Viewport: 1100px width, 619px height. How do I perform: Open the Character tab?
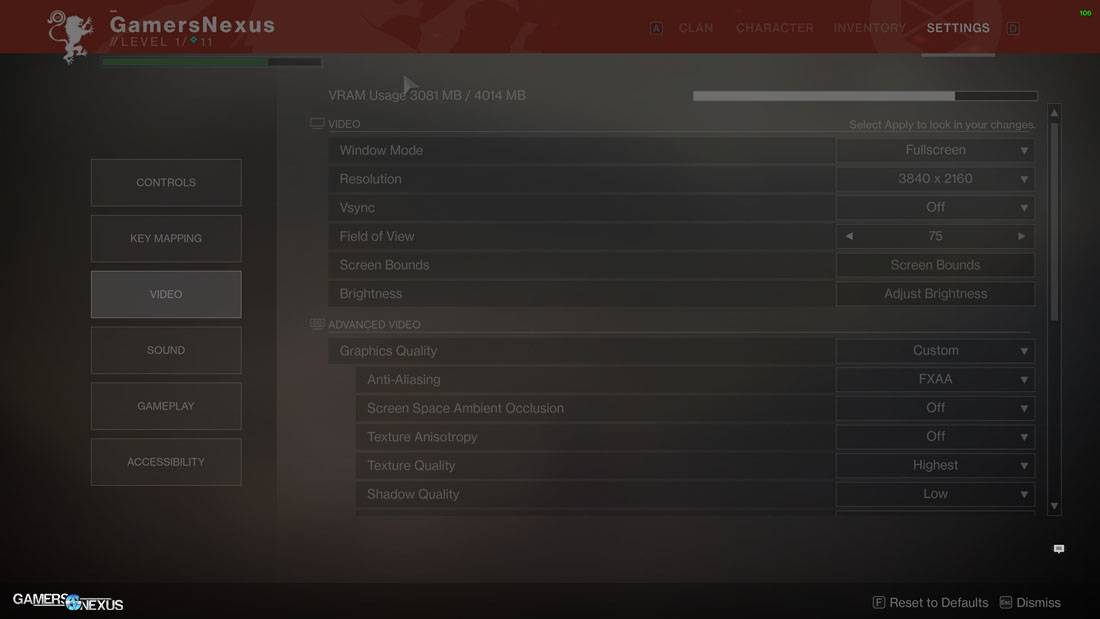tap(774, 28)
